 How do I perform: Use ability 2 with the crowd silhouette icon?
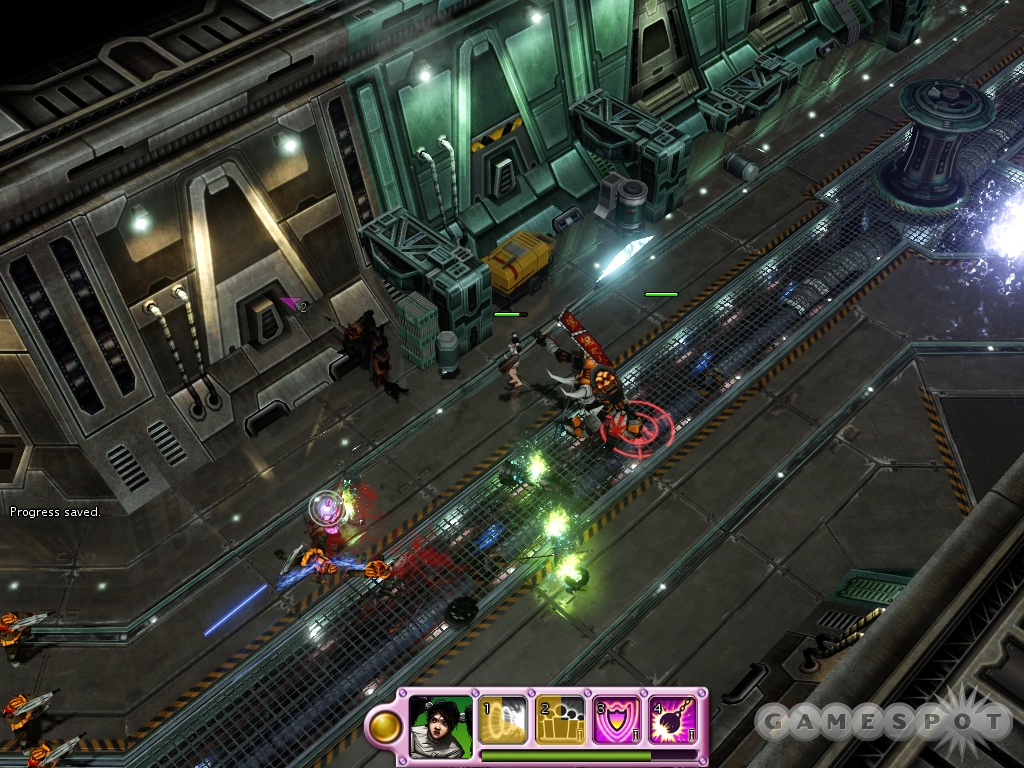click(560, 720)
